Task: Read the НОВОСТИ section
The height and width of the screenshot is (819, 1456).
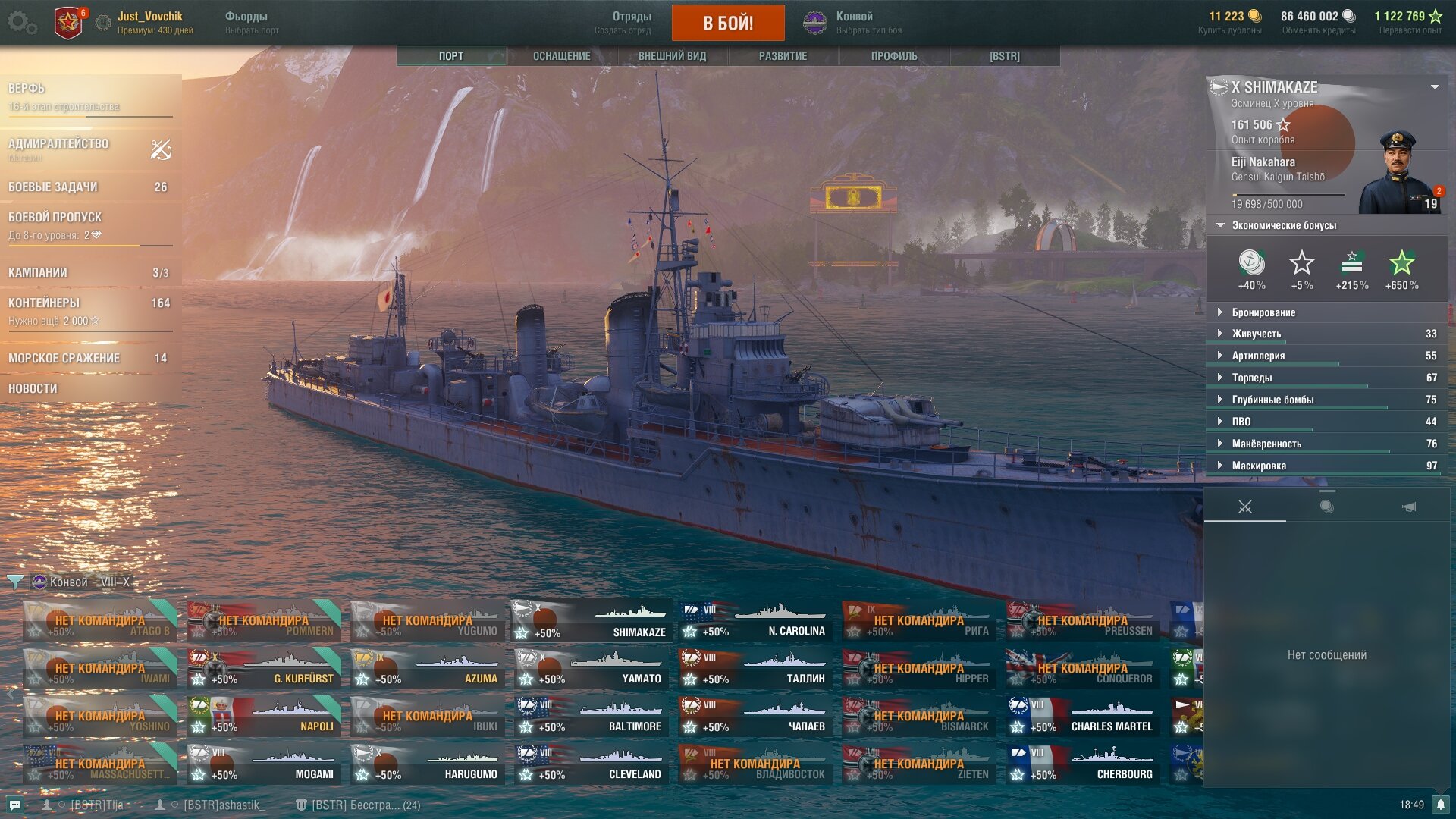Action: coord(33,388)
